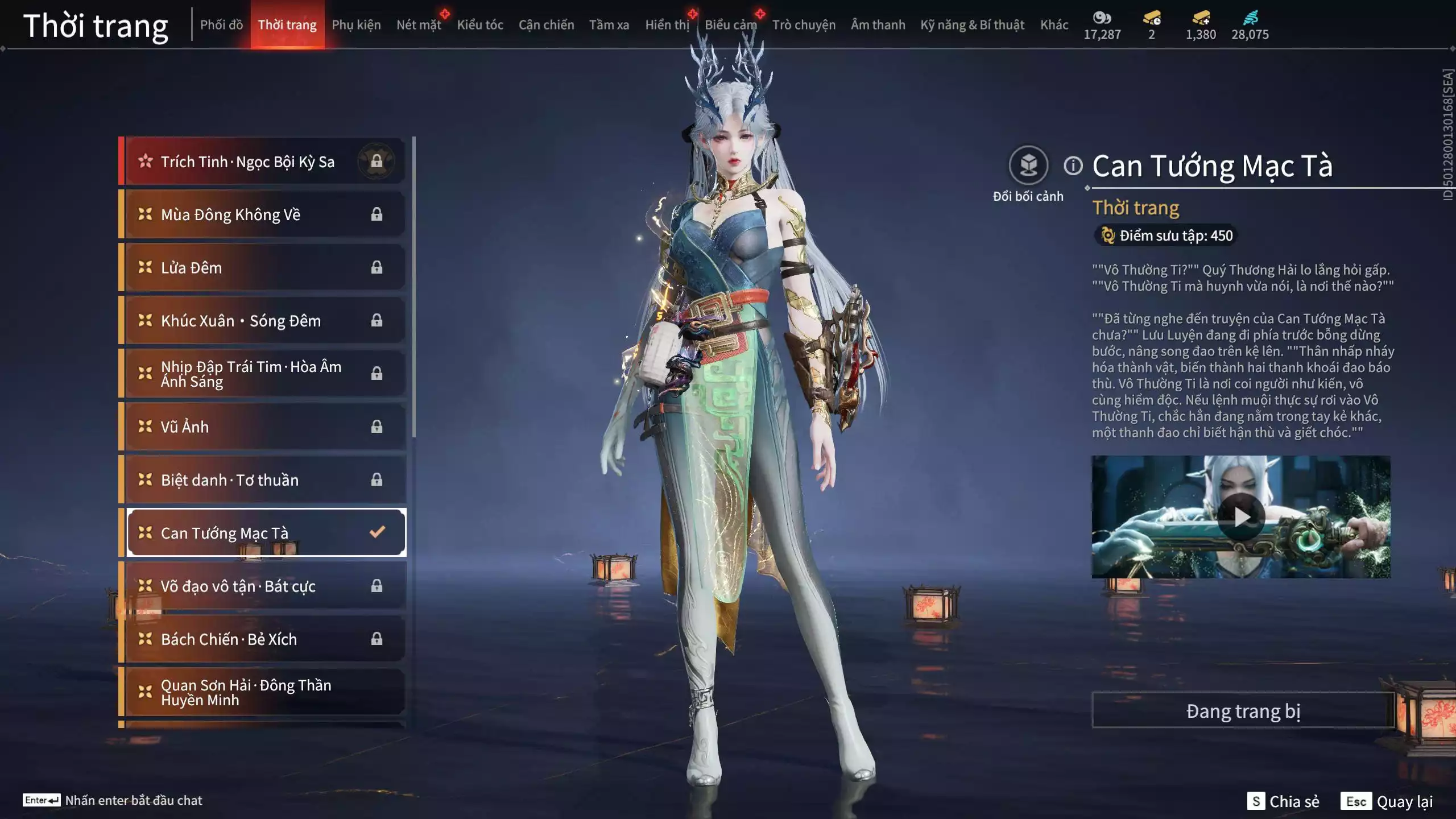
Task: Switch to the Phối đồ tab
Action: tap(221, 25)
